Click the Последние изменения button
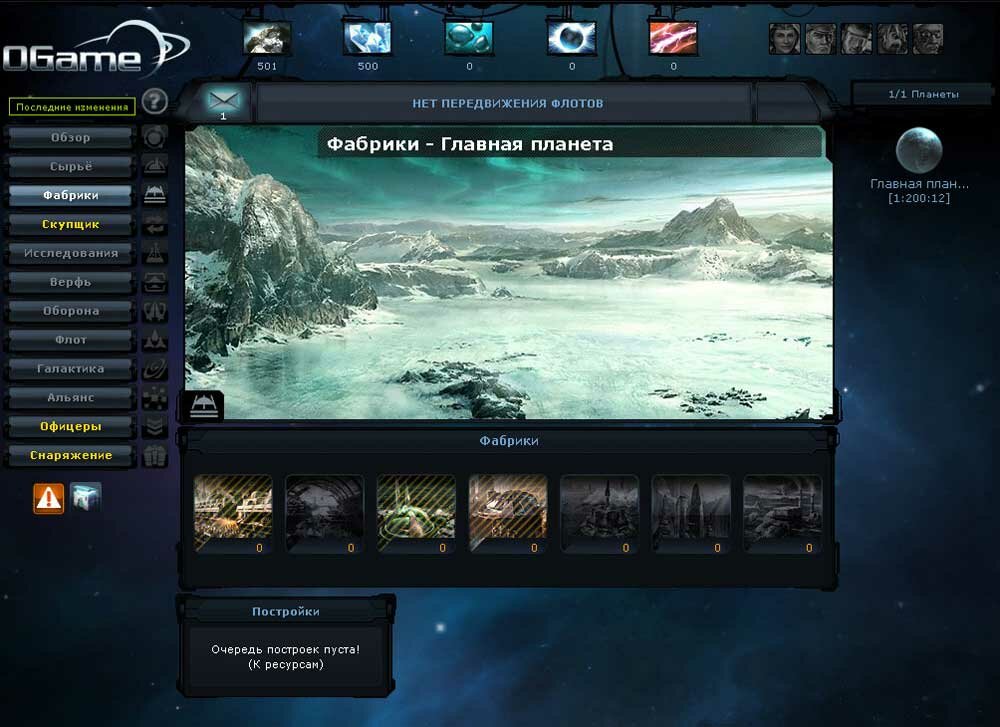Screen dimensions: 1000x727 tap(72, 107)
